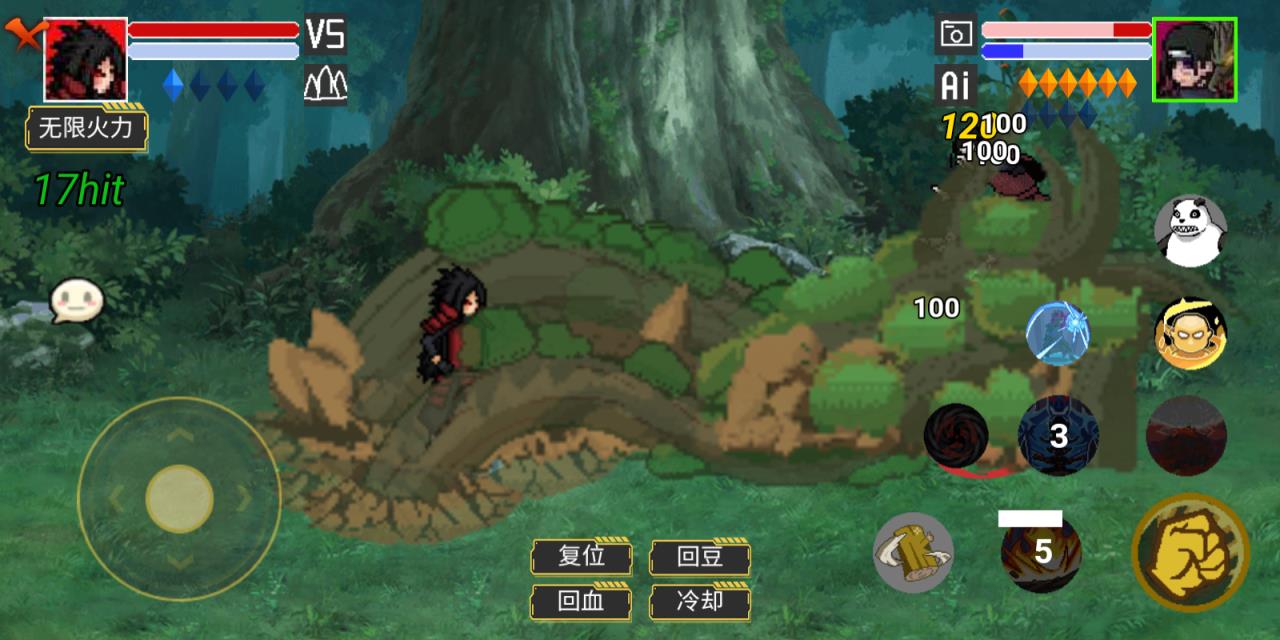The height and width of the screenshot is (640, 1280).
Task: Tap the player's Madara portrait
Action: pos(85,59)
